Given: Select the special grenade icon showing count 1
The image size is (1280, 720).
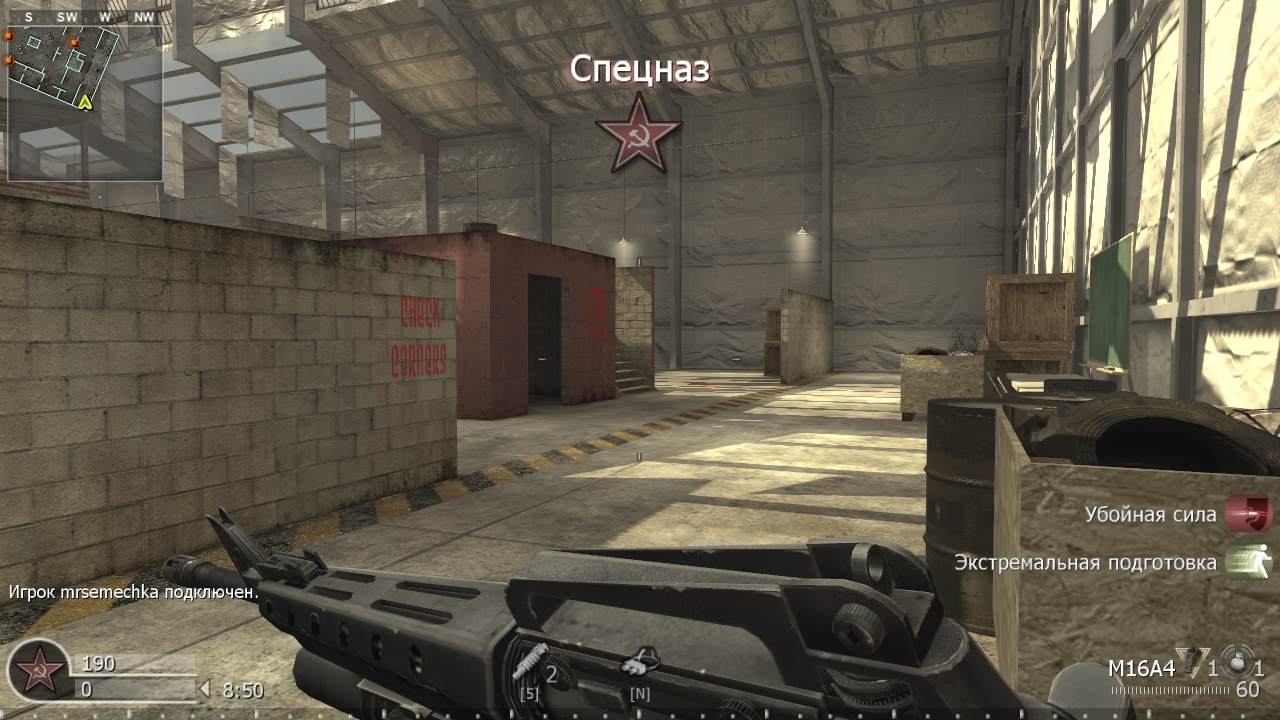Looking at the screenshot, I should pos(1238,662).
